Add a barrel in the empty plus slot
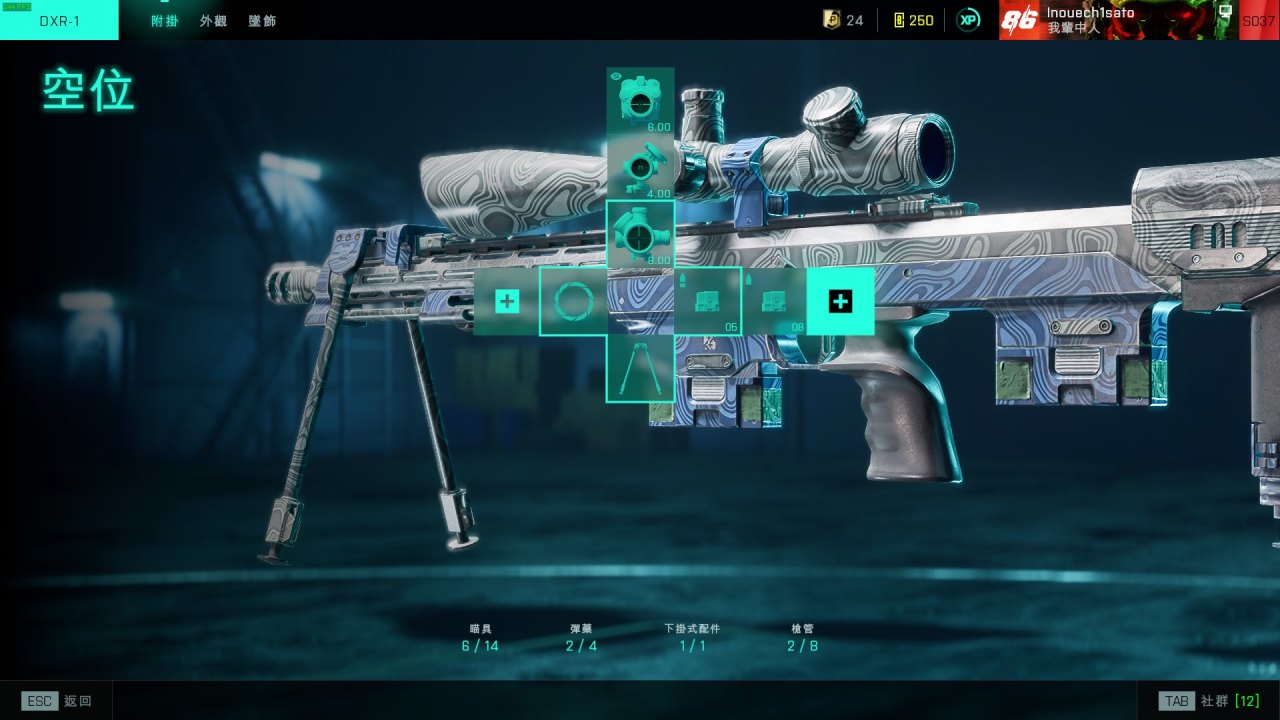1280x720 pixels. 507,301
